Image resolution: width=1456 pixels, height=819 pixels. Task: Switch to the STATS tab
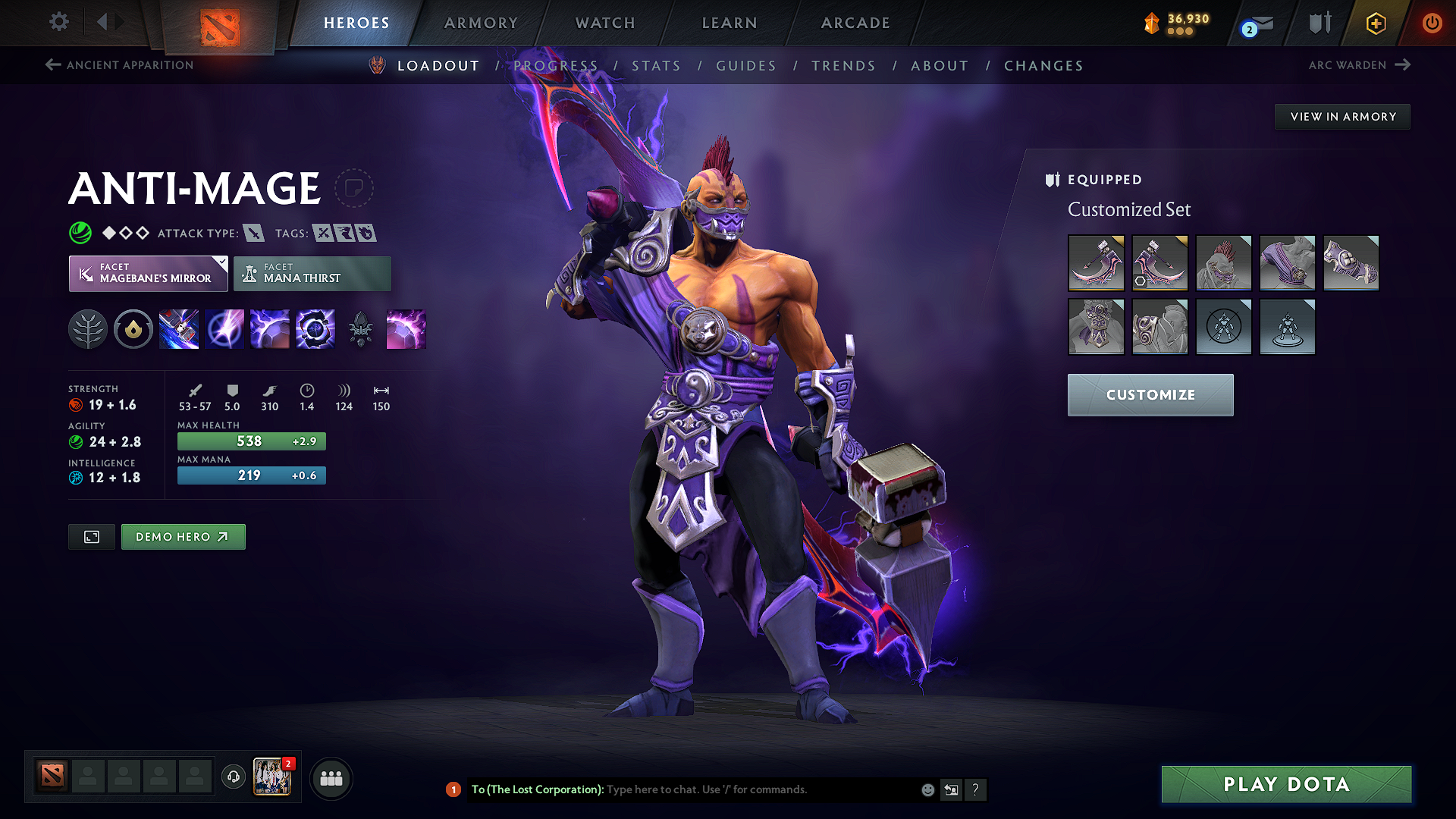(657, 66)
